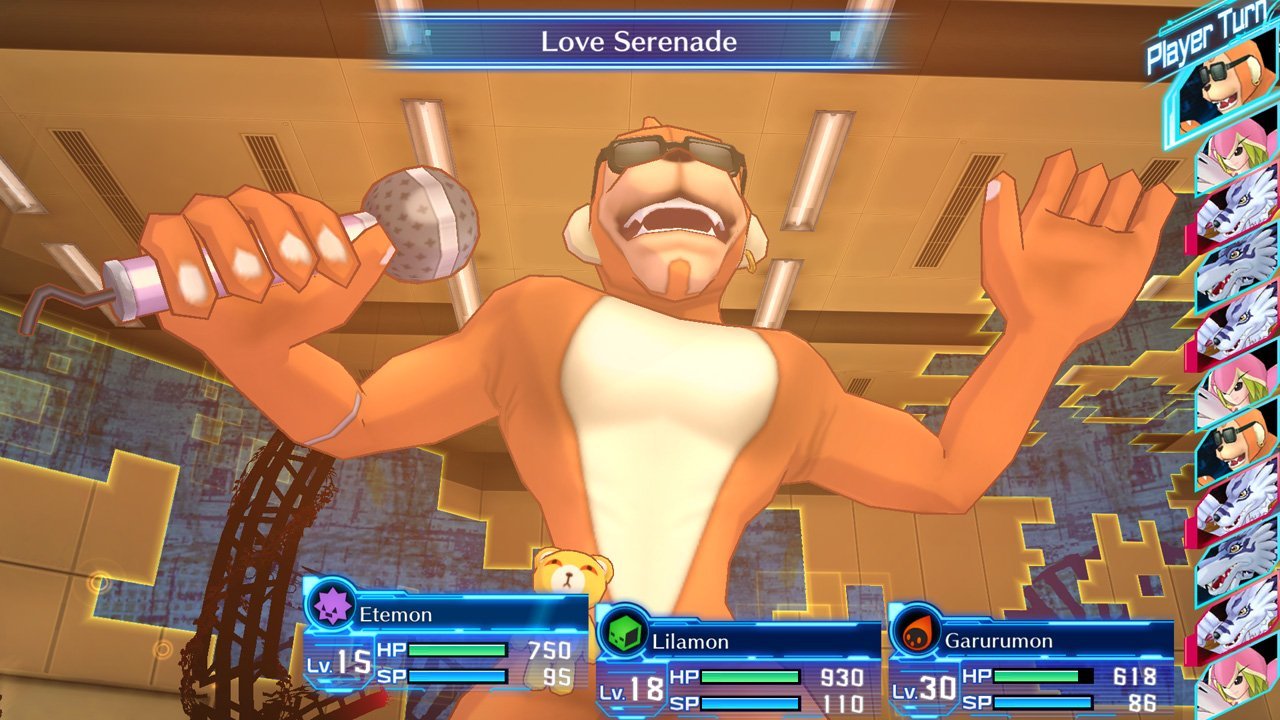Click Garurumon's orange flame attribute icon

point(914,632)
